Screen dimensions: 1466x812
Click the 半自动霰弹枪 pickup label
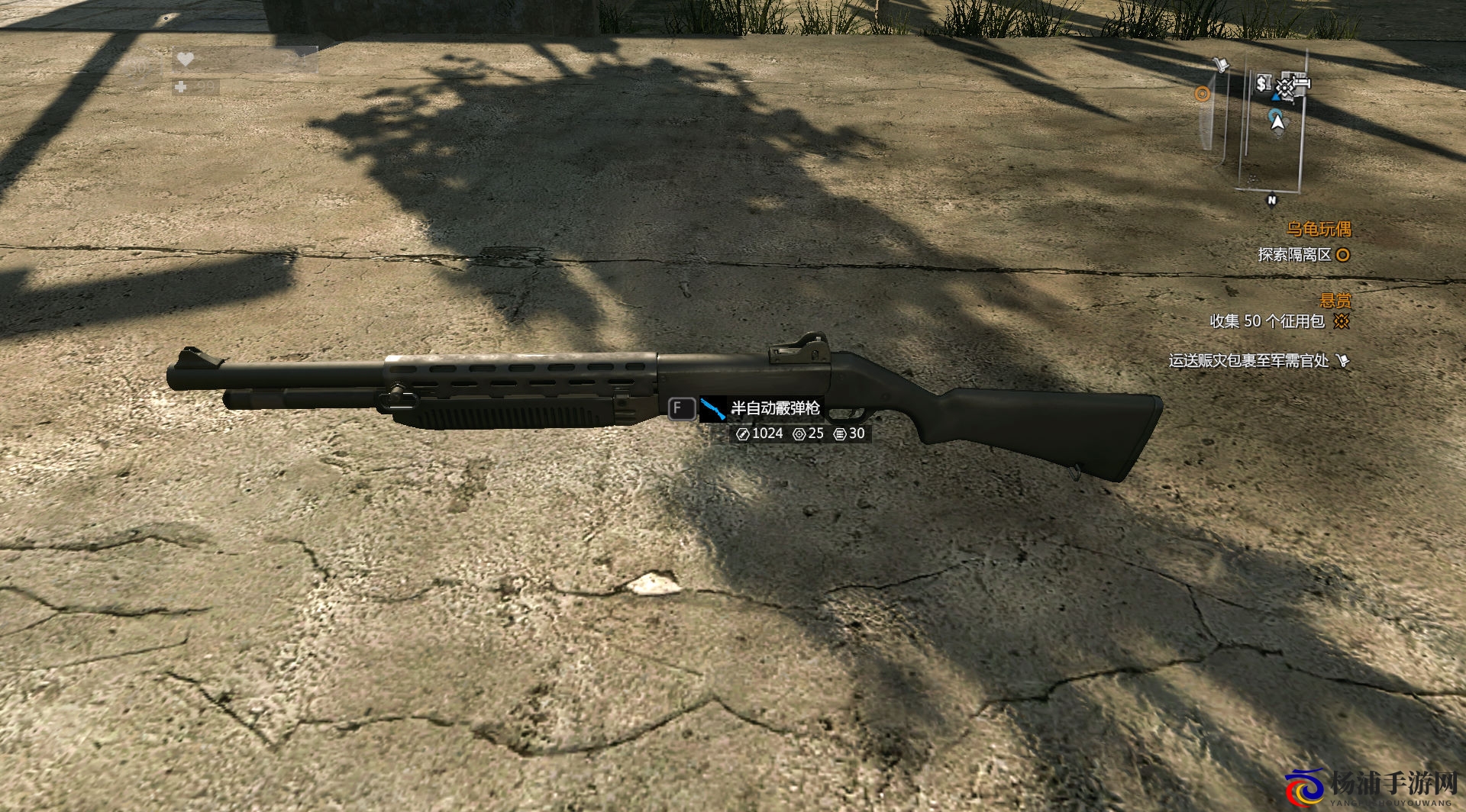click(x=775, y=409)
